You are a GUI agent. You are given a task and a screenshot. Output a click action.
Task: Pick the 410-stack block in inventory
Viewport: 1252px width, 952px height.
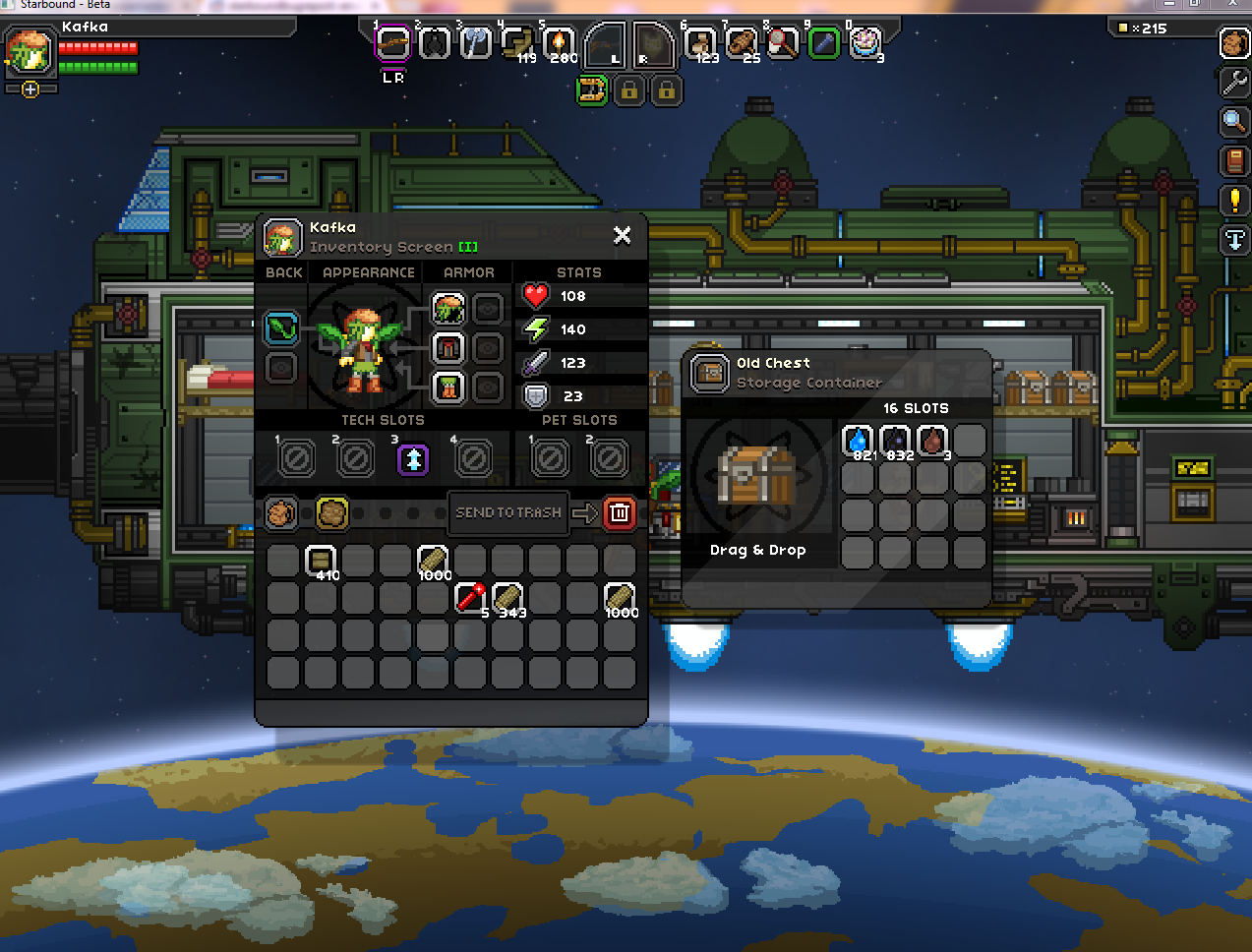pos(321,561)
